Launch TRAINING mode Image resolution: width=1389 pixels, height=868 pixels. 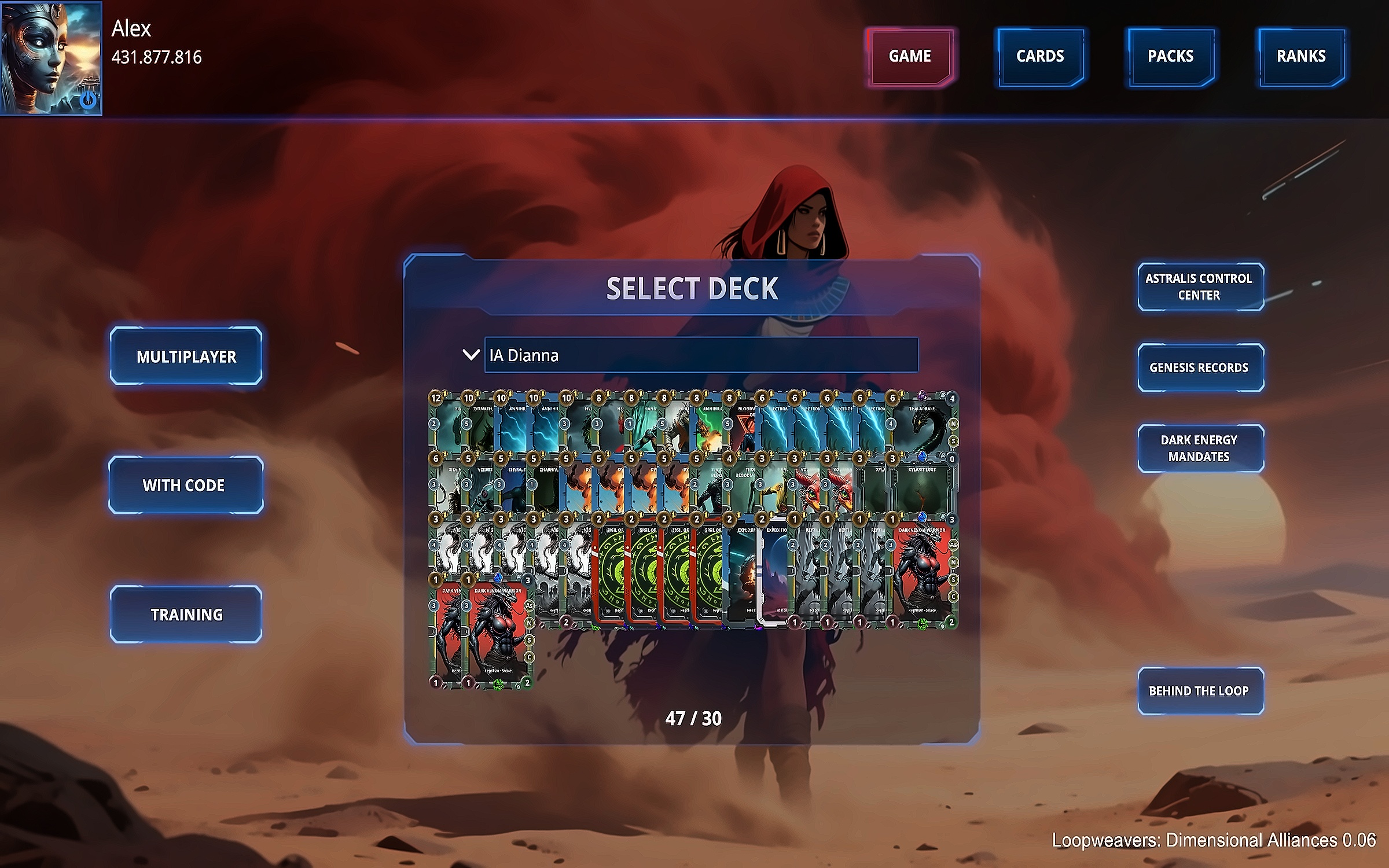186,615
